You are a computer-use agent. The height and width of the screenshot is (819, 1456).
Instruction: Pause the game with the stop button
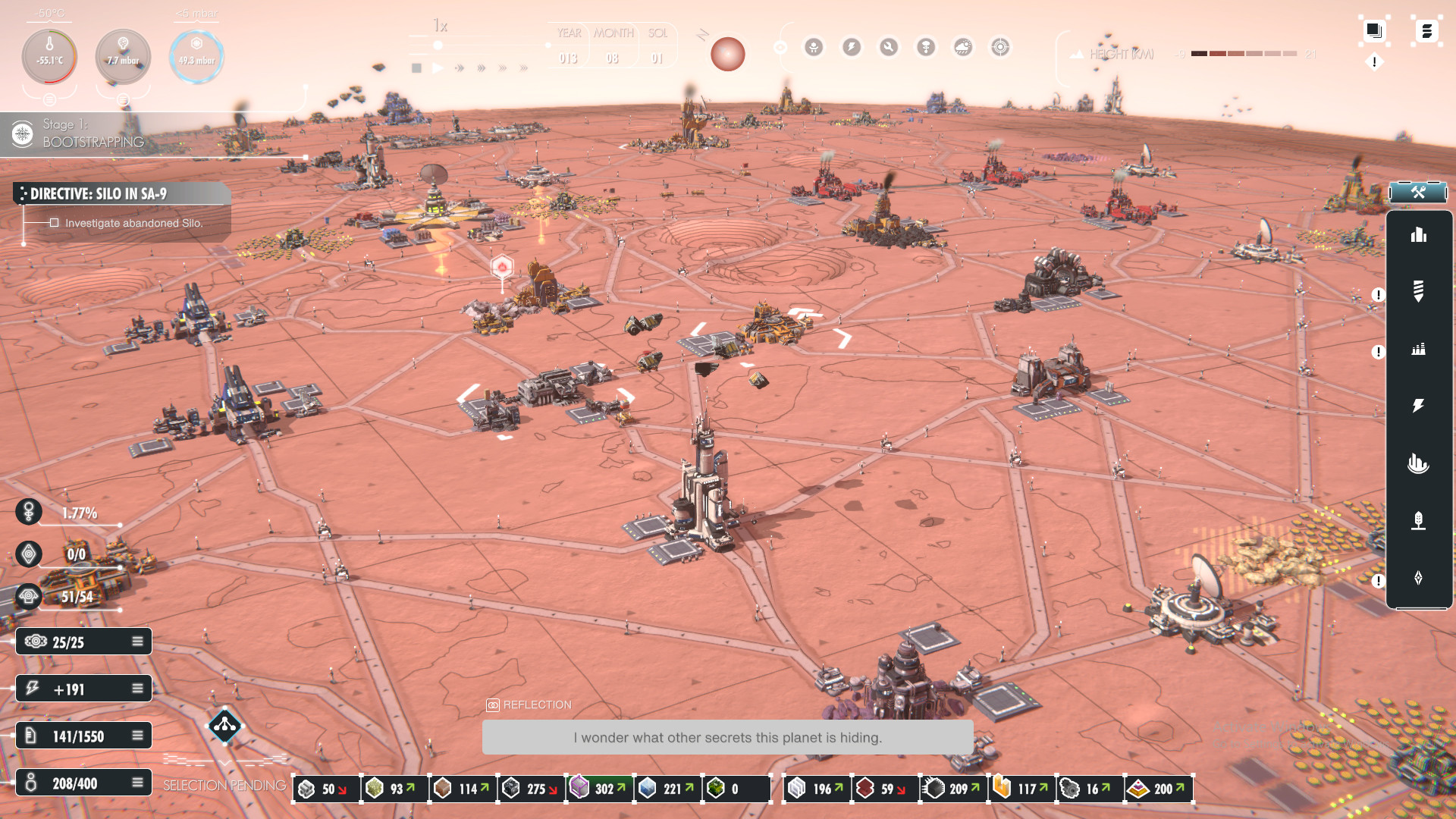(x=416, y=68)
